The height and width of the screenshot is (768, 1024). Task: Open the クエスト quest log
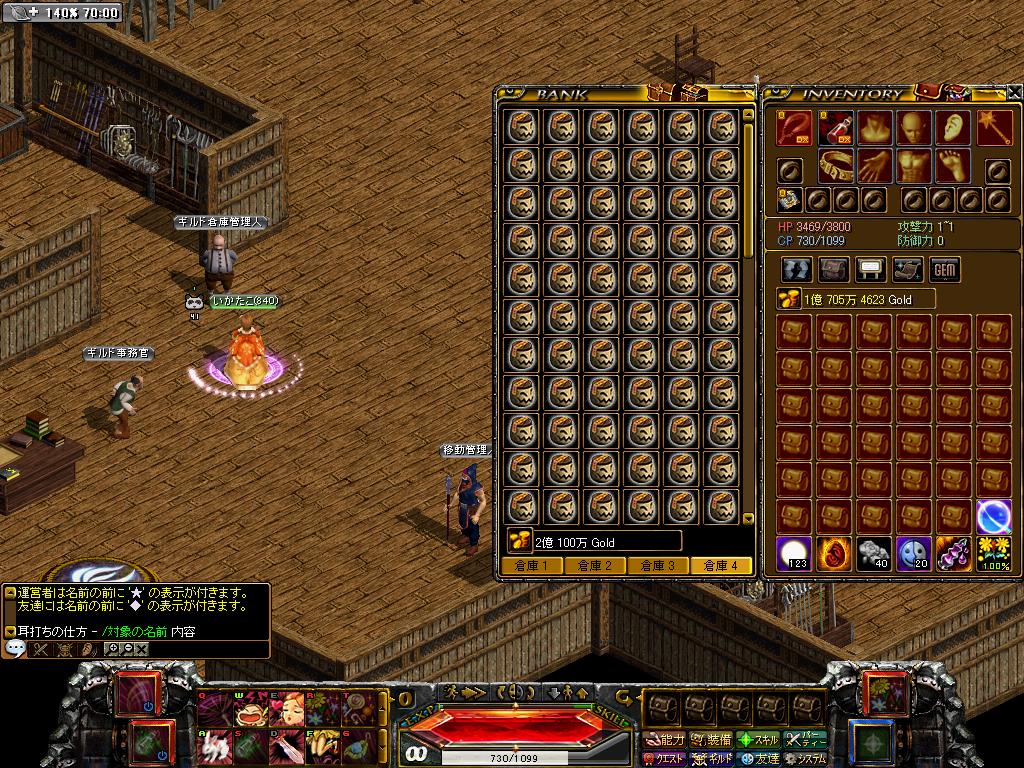pos(665,759)
